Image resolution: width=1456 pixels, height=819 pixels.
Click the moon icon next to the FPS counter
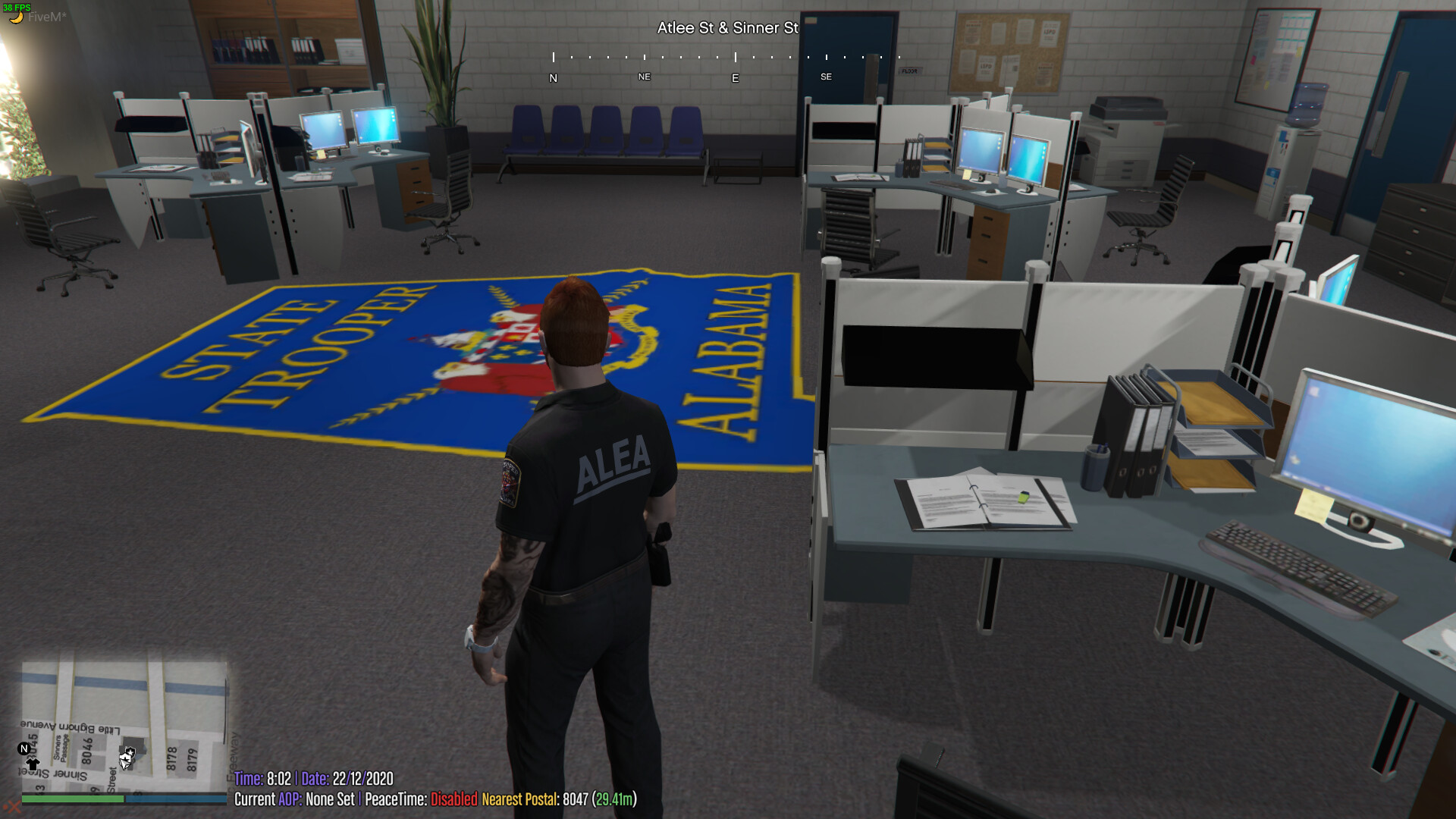[x=17, y=17]
